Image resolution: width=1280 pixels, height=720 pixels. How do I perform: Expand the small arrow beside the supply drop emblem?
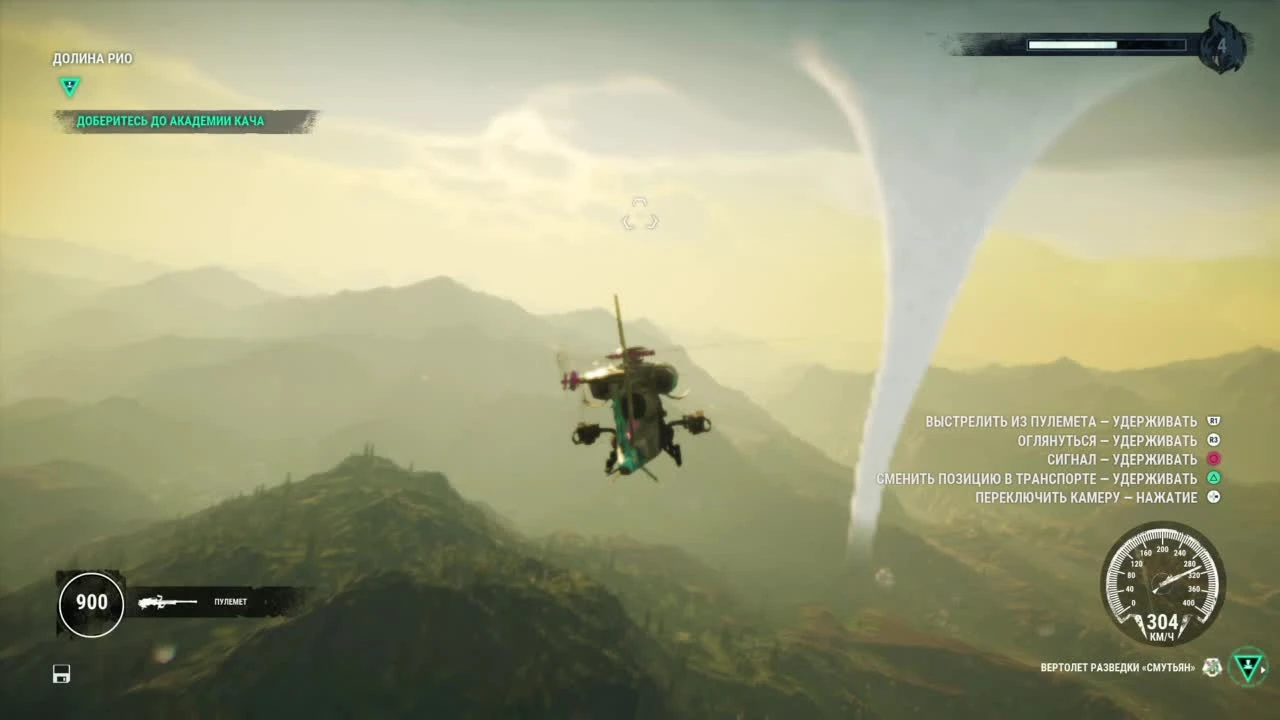[1263, 670]
